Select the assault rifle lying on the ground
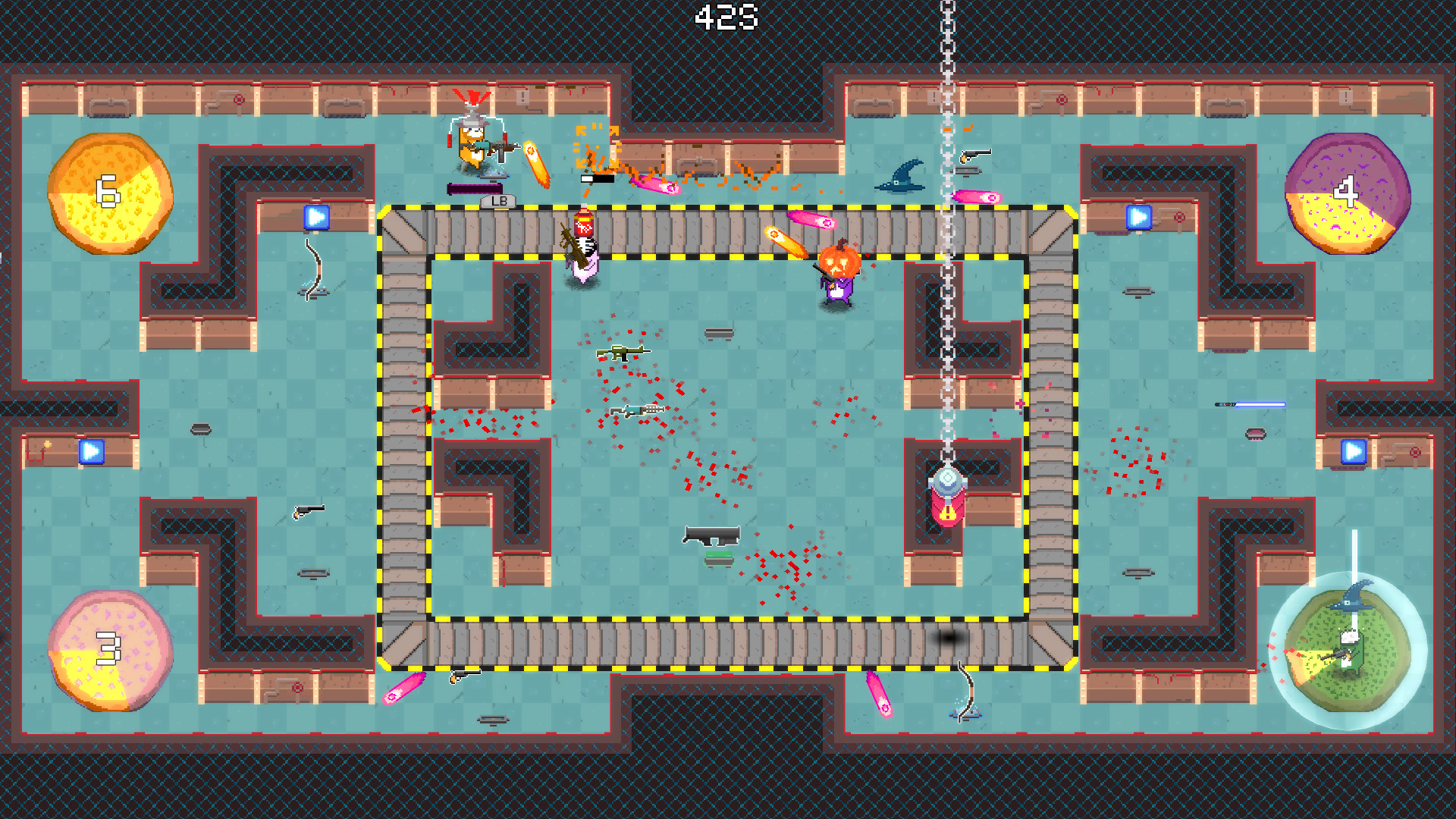 [622, 353]
